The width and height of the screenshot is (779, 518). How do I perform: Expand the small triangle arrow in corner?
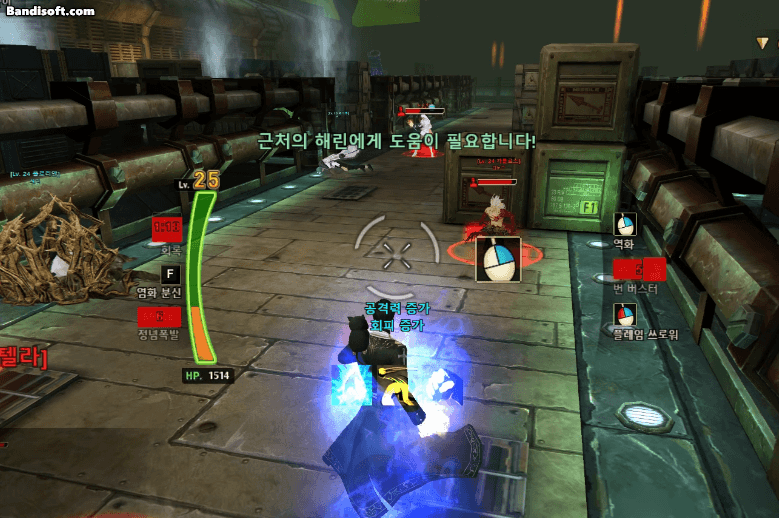coord(763,42)
